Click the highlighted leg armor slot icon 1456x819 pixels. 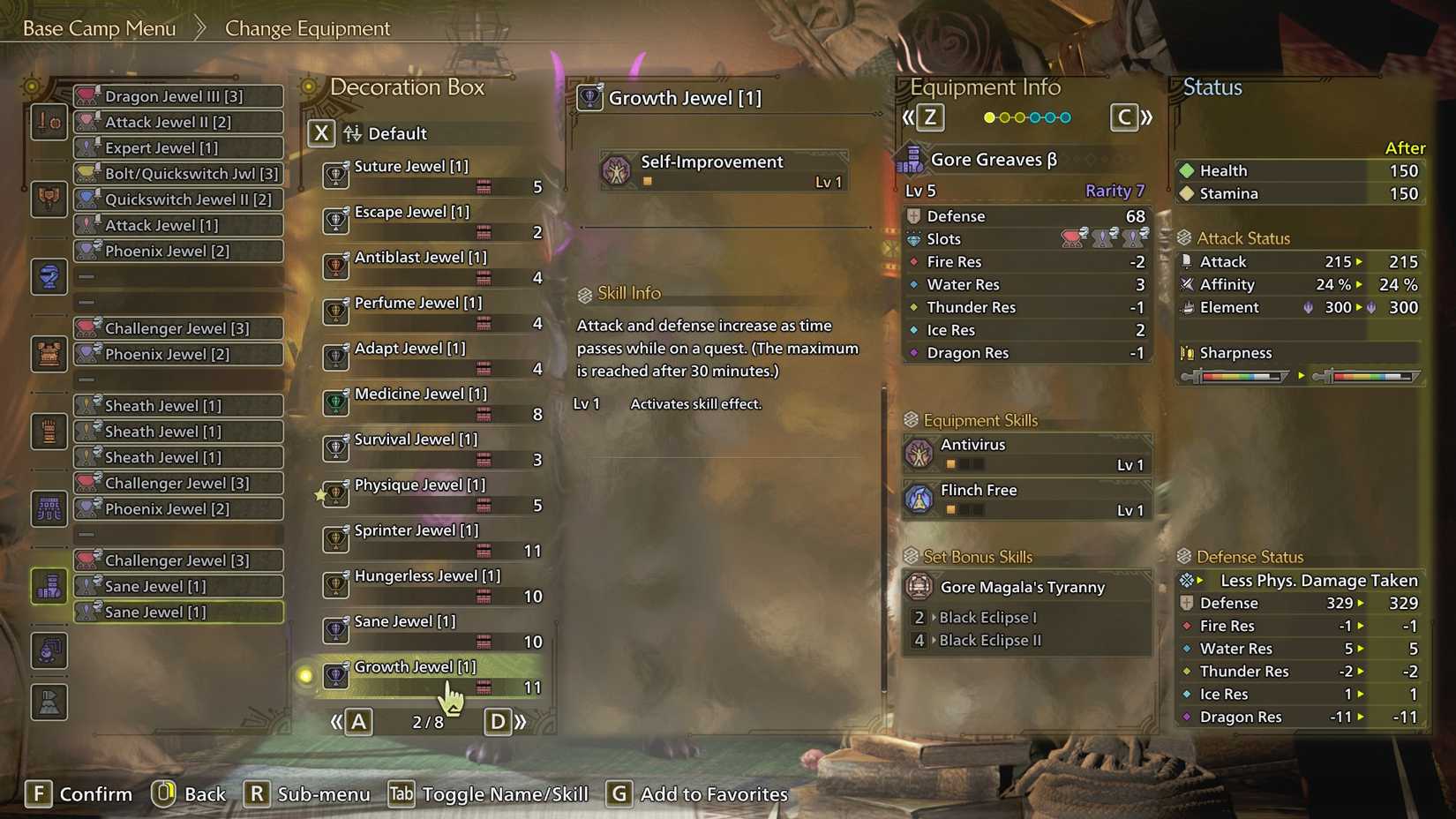pos(49,587)
